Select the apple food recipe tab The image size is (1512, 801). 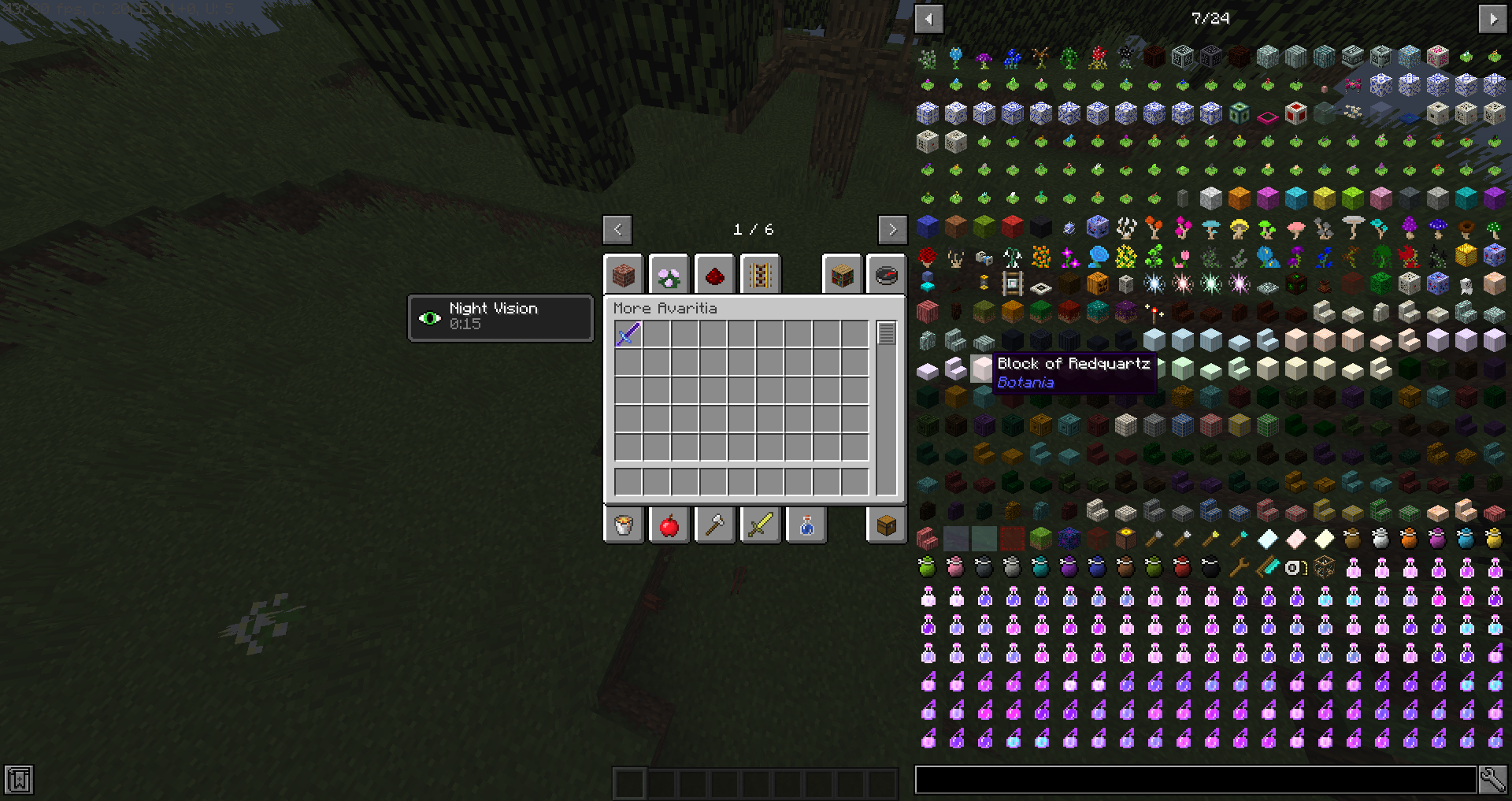pyautogui.click(x=669, y=525)
